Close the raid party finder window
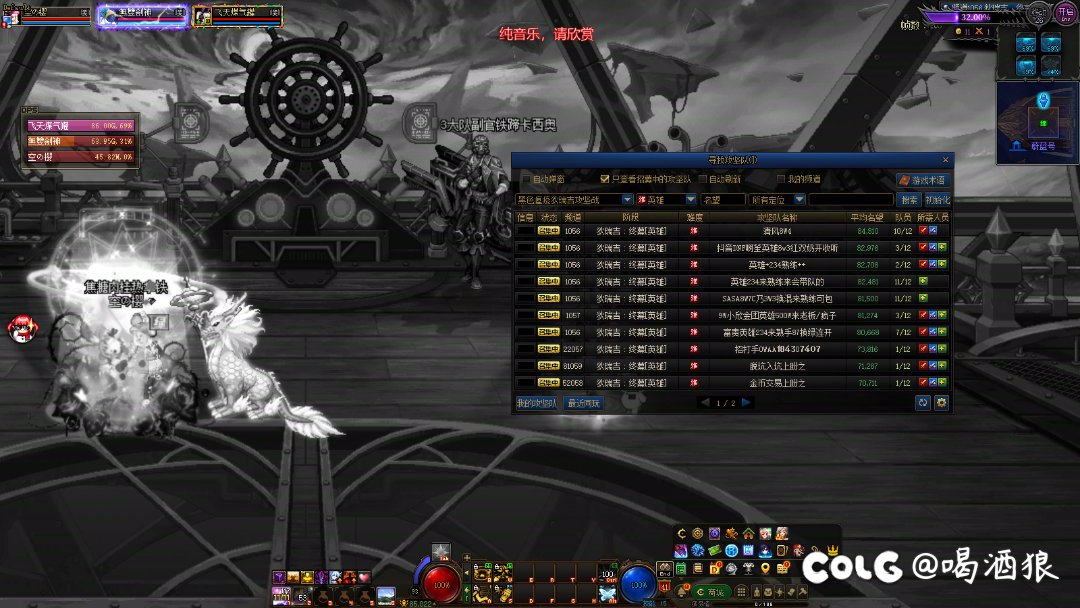The width and height of the screenshot is (1080, 608). pyautogui.click(x=945, y=160)
